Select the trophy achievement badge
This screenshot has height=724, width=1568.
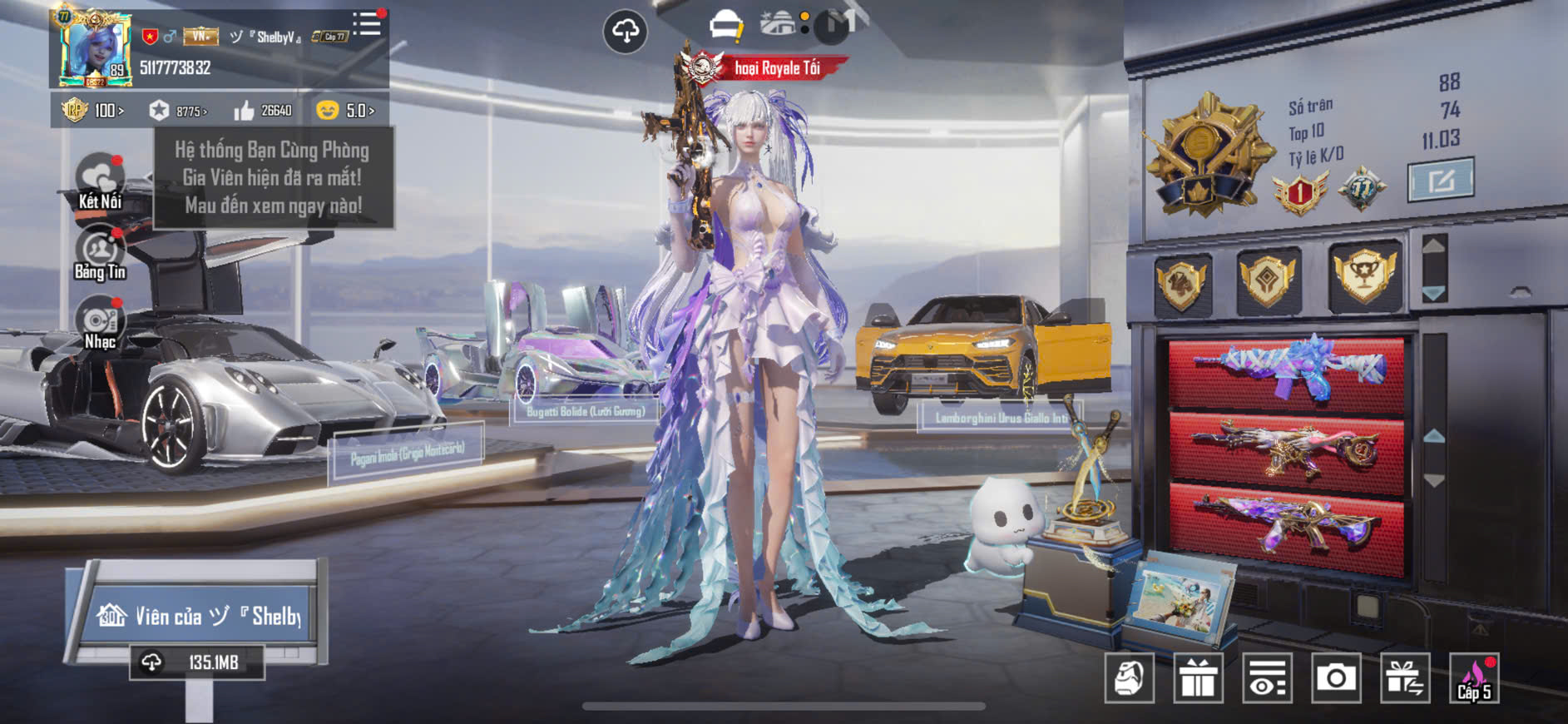coord(1364,276)
